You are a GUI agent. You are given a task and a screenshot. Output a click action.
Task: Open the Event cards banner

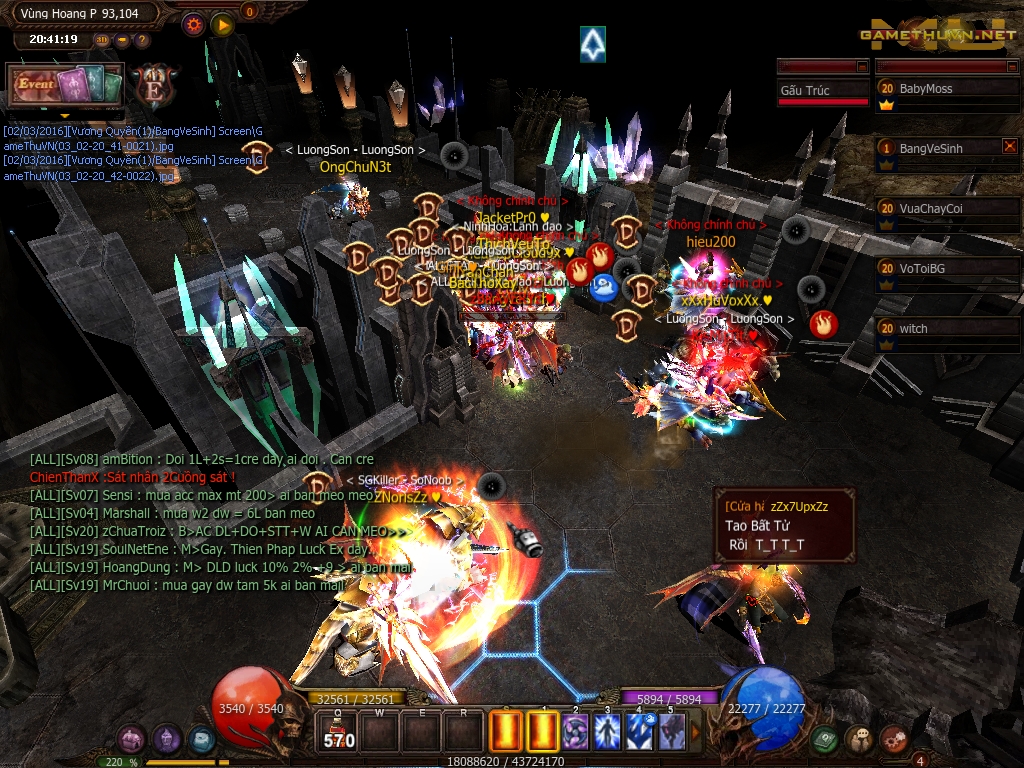(x=65, y=84)
